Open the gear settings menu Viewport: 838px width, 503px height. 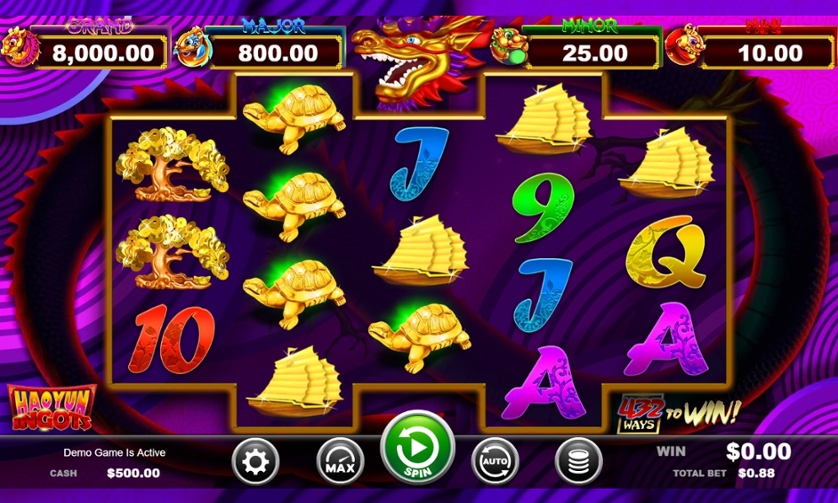pyautogui.click(x=257, y=462)
